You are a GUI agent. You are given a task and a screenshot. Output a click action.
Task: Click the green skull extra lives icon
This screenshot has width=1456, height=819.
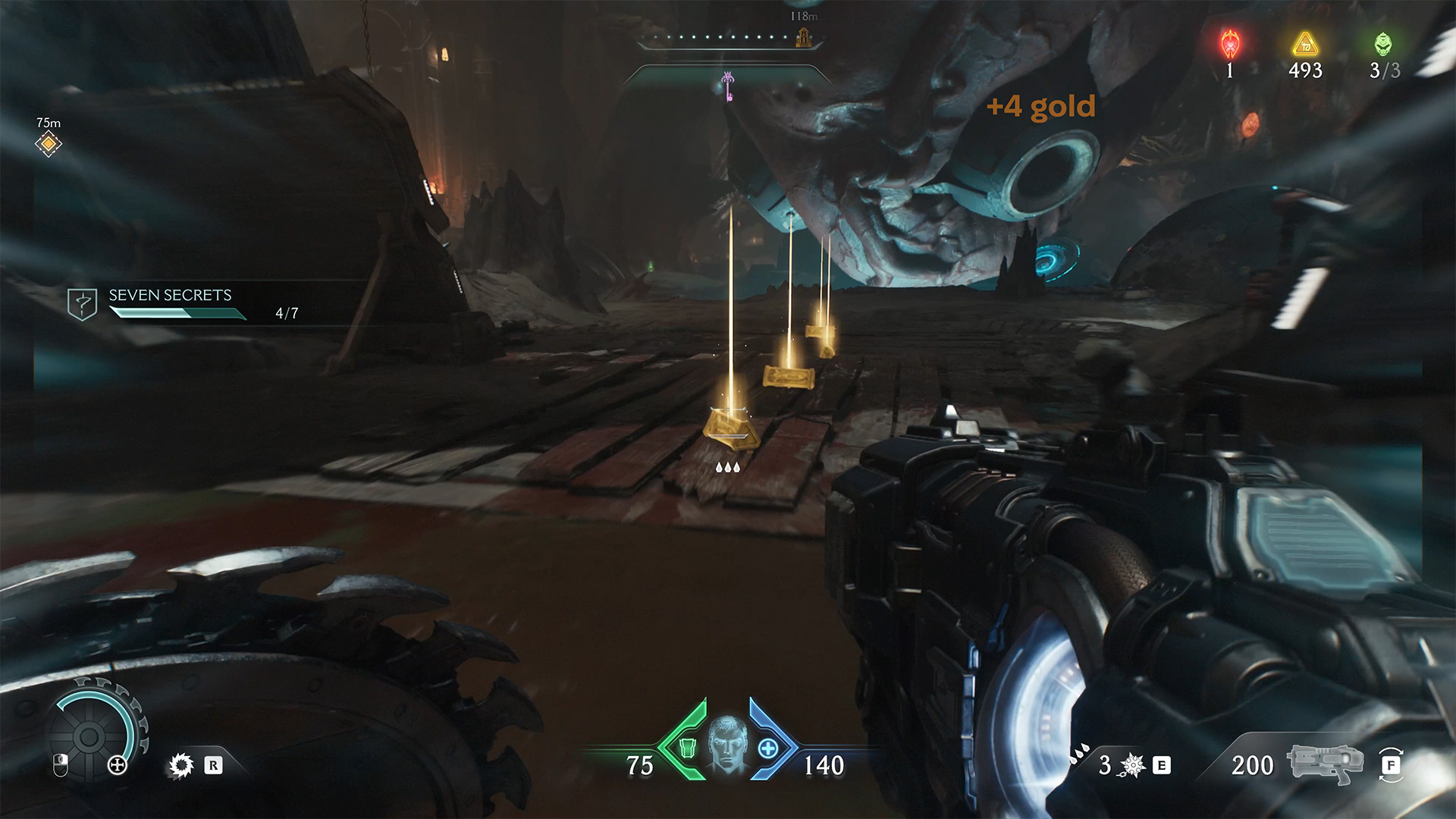pos(1383,45)
